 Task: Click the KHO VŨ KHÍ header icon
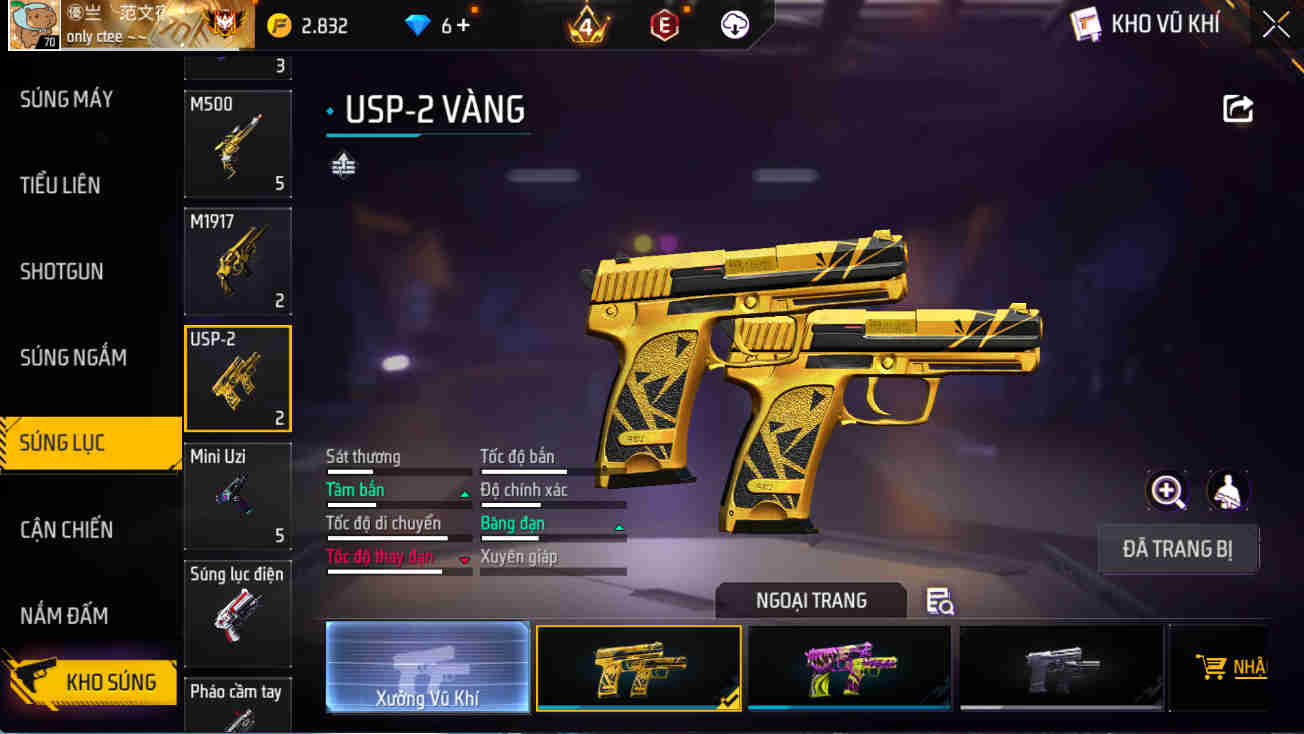pos(1083,24)
